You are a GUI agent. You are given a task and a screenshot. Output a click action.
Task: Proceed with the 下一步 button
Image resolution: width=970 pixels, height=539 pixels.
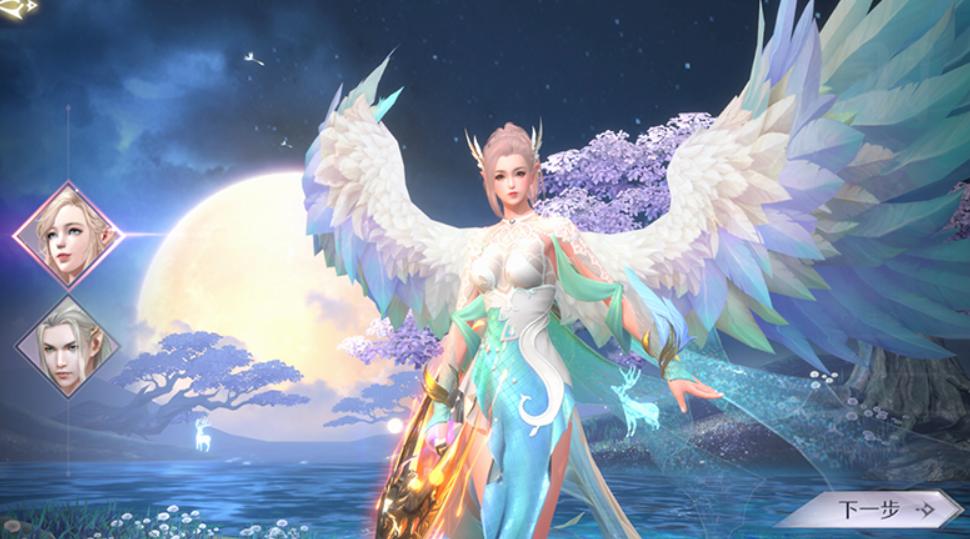(869, 509)
